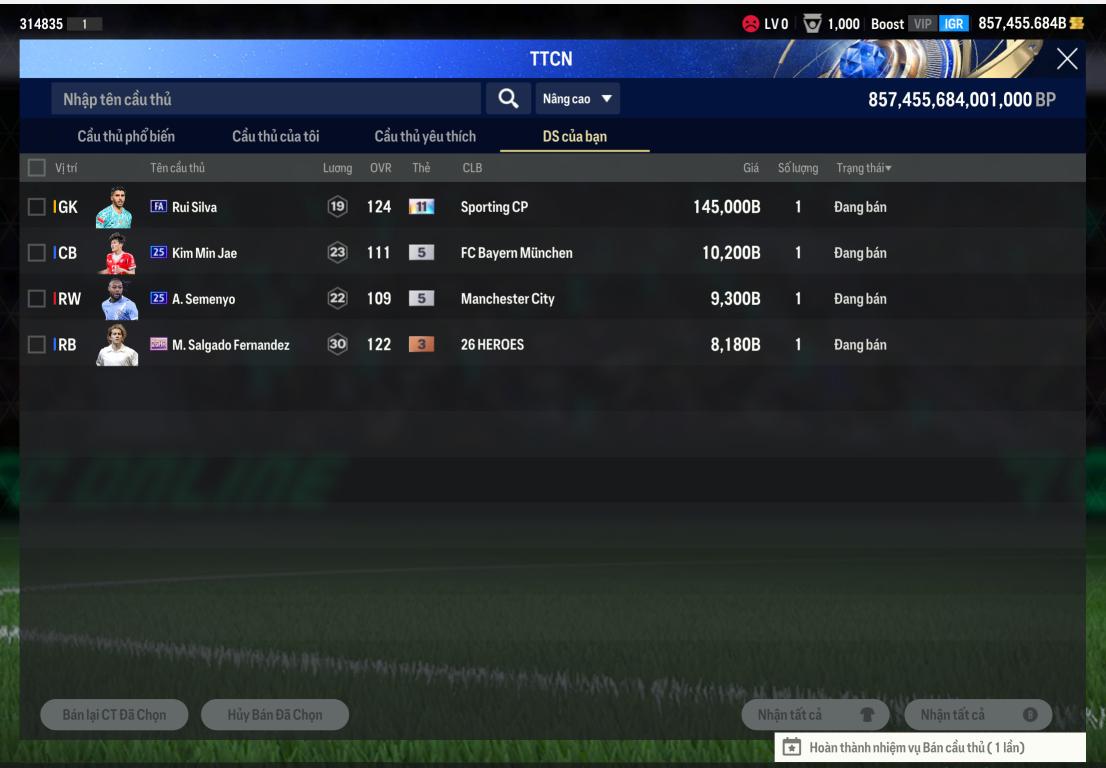Select the DS của bạn tab

[x=575, y=136]
